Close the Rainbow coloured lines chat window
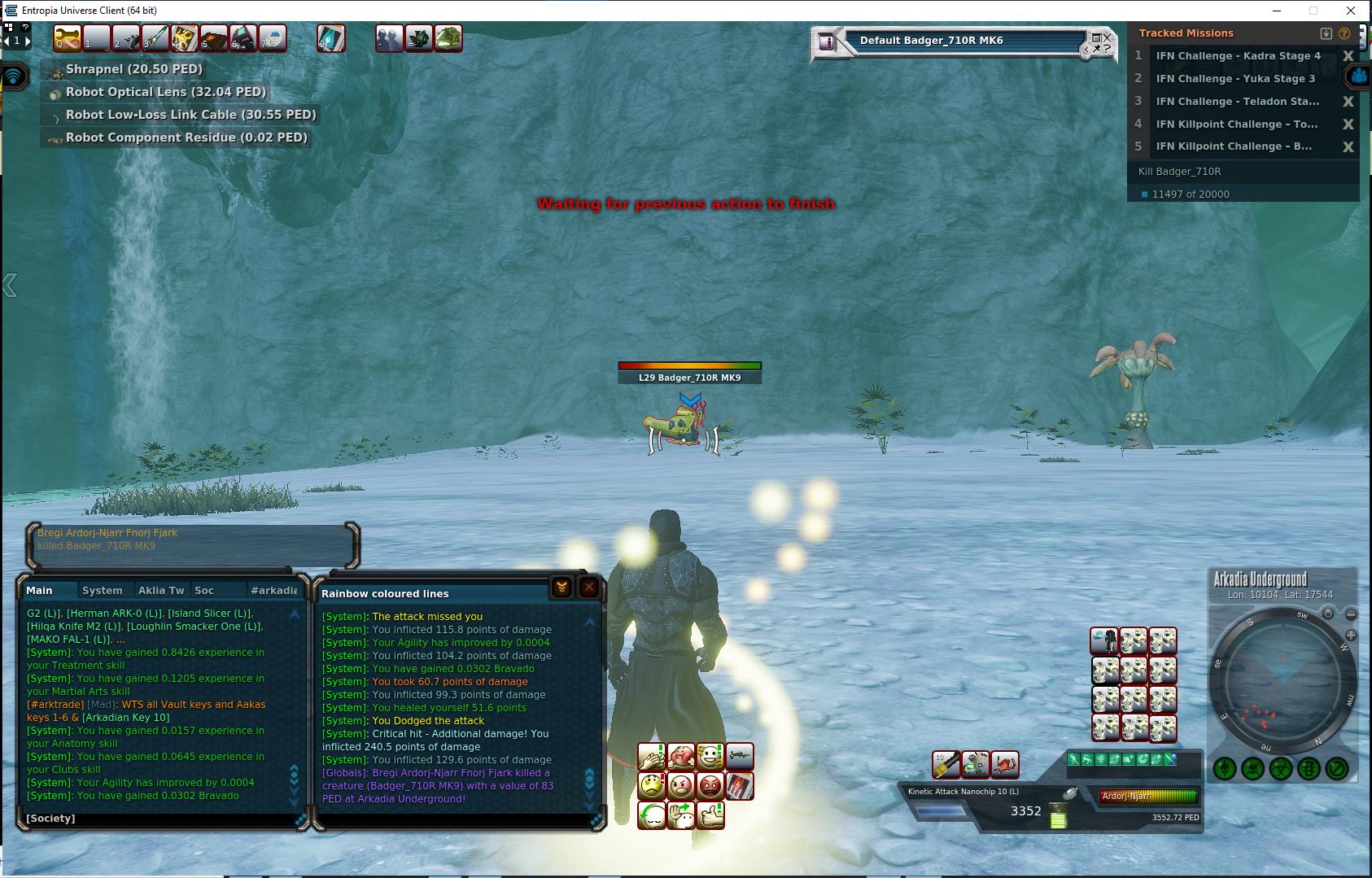This screenshot has height=878, width=1372. (x=589, y=588)
